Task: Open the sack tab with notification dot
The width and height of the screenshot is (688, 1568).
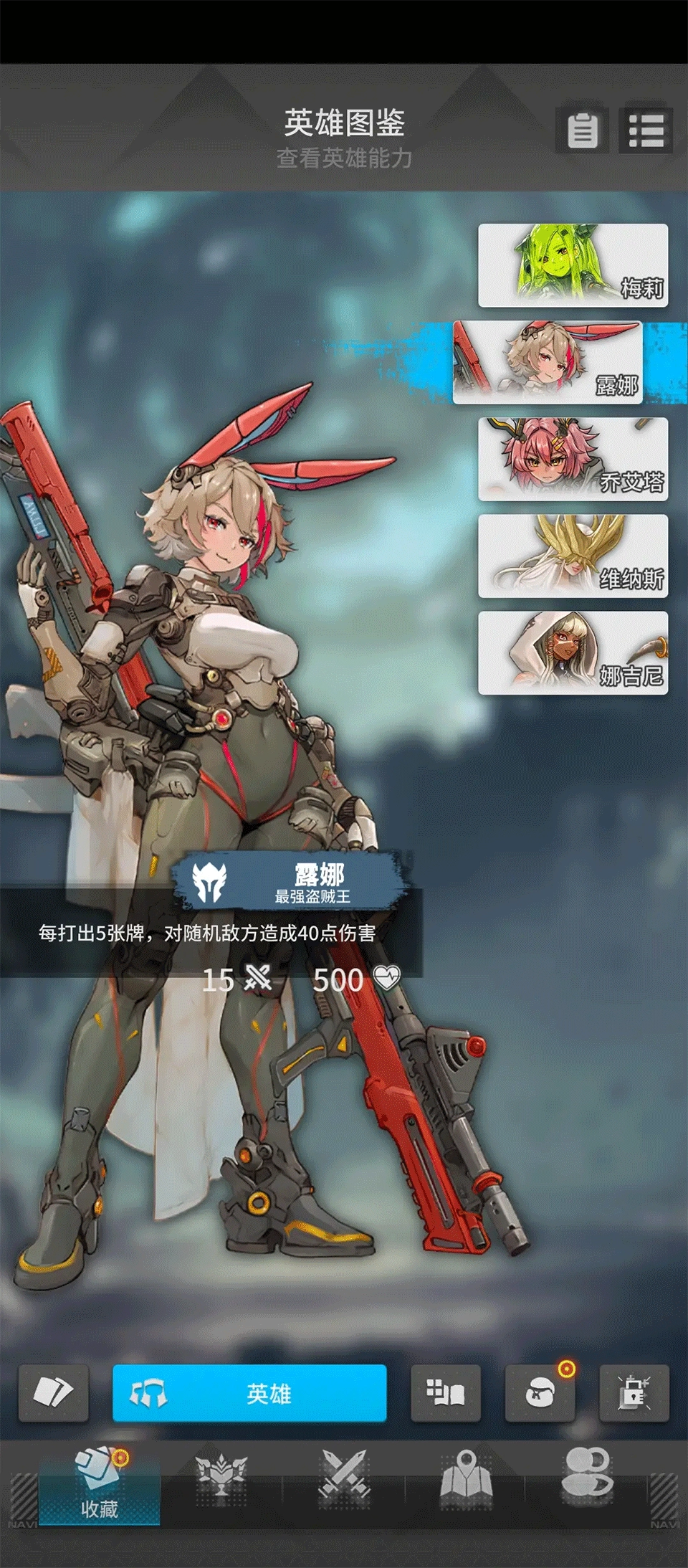Action: pos(540,1393)
